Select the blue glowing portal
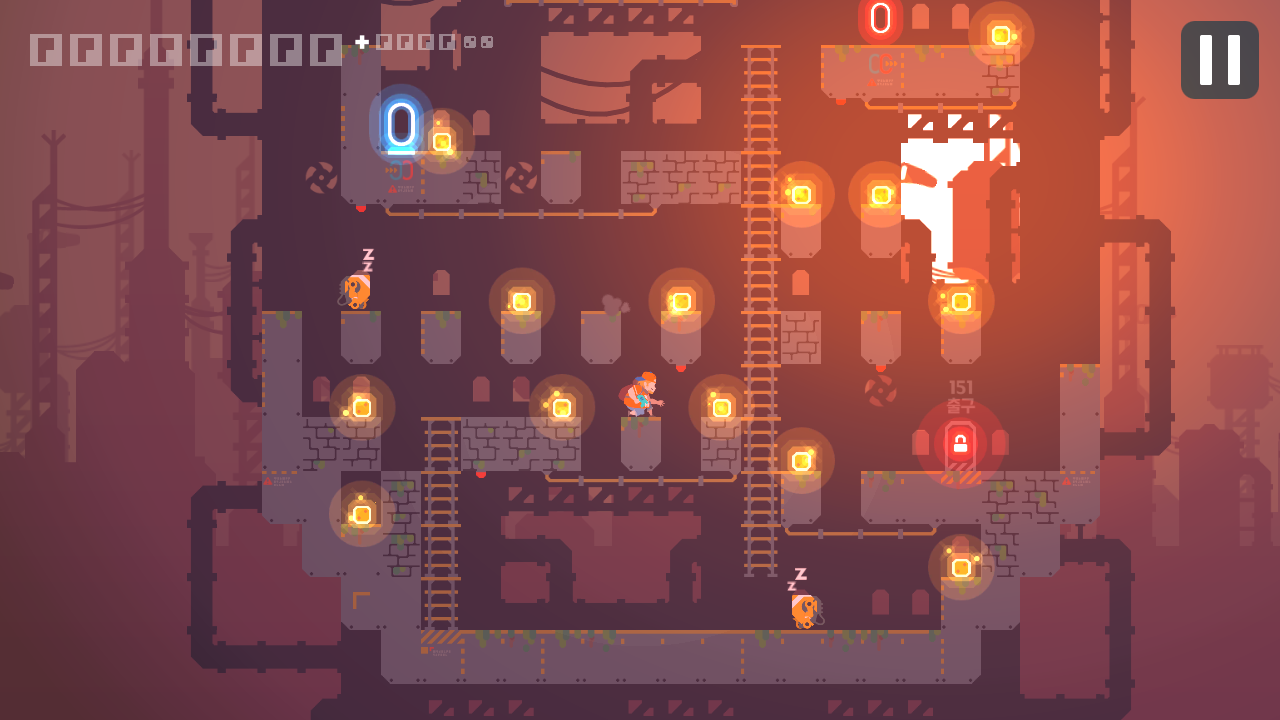Viewport: 1280px width, 720px height. click(404, 123)
